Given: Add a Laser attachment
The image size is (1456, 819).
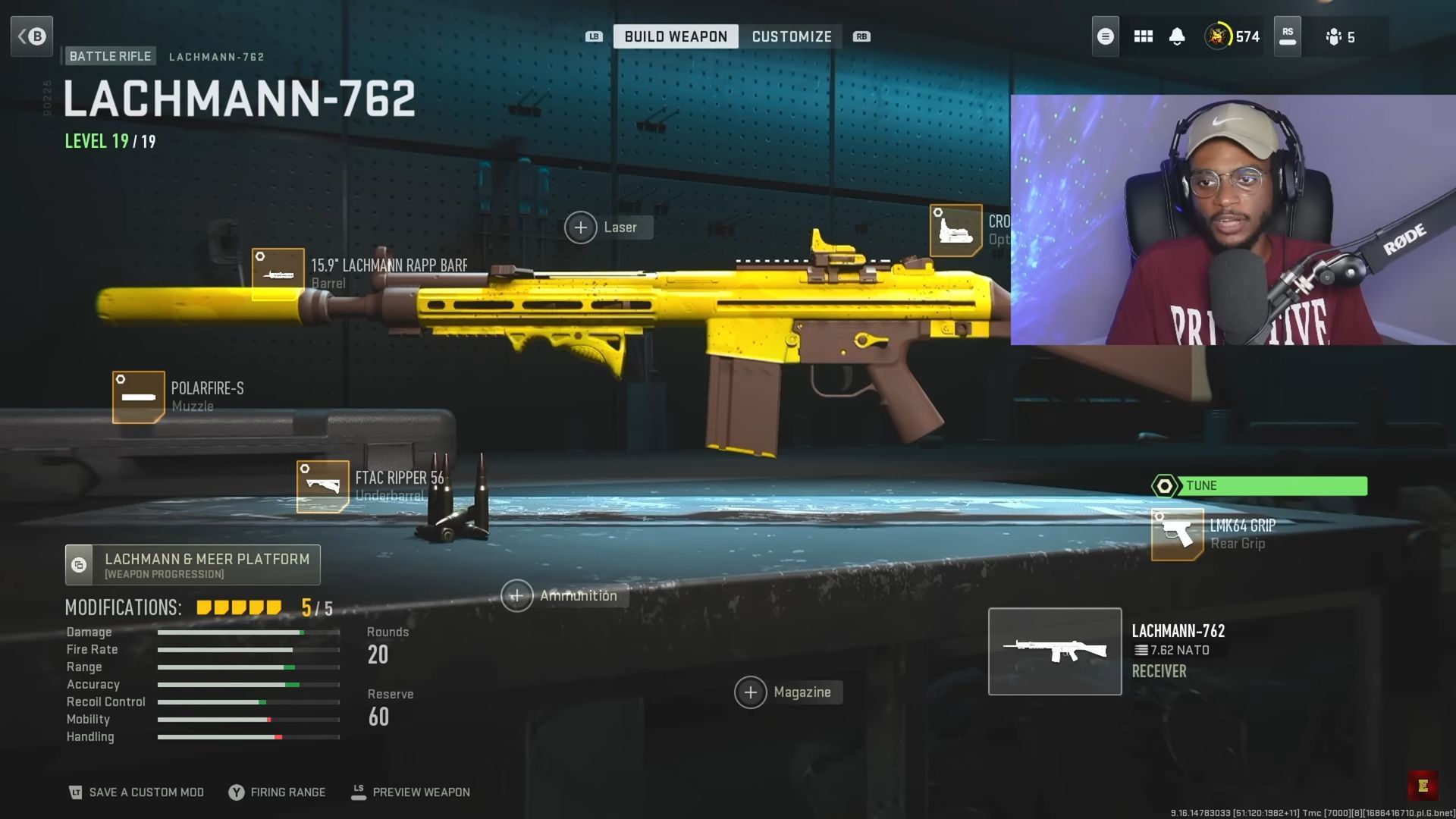Looking at the screenshot, I should pyautogui.click(x=581, y=227).
